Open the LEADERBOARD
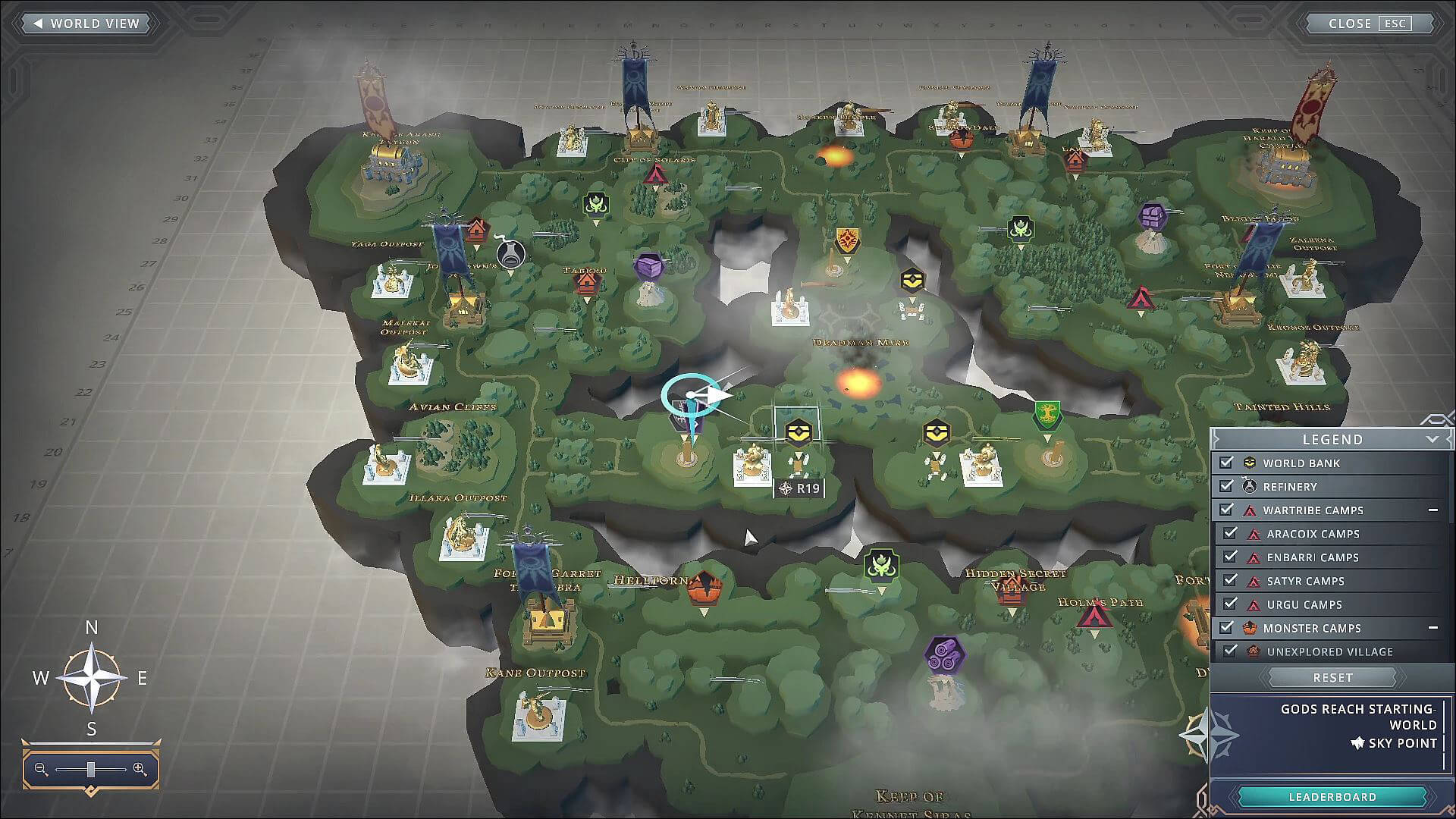This screenshot has width=1456, height=819. (1331, 796)
